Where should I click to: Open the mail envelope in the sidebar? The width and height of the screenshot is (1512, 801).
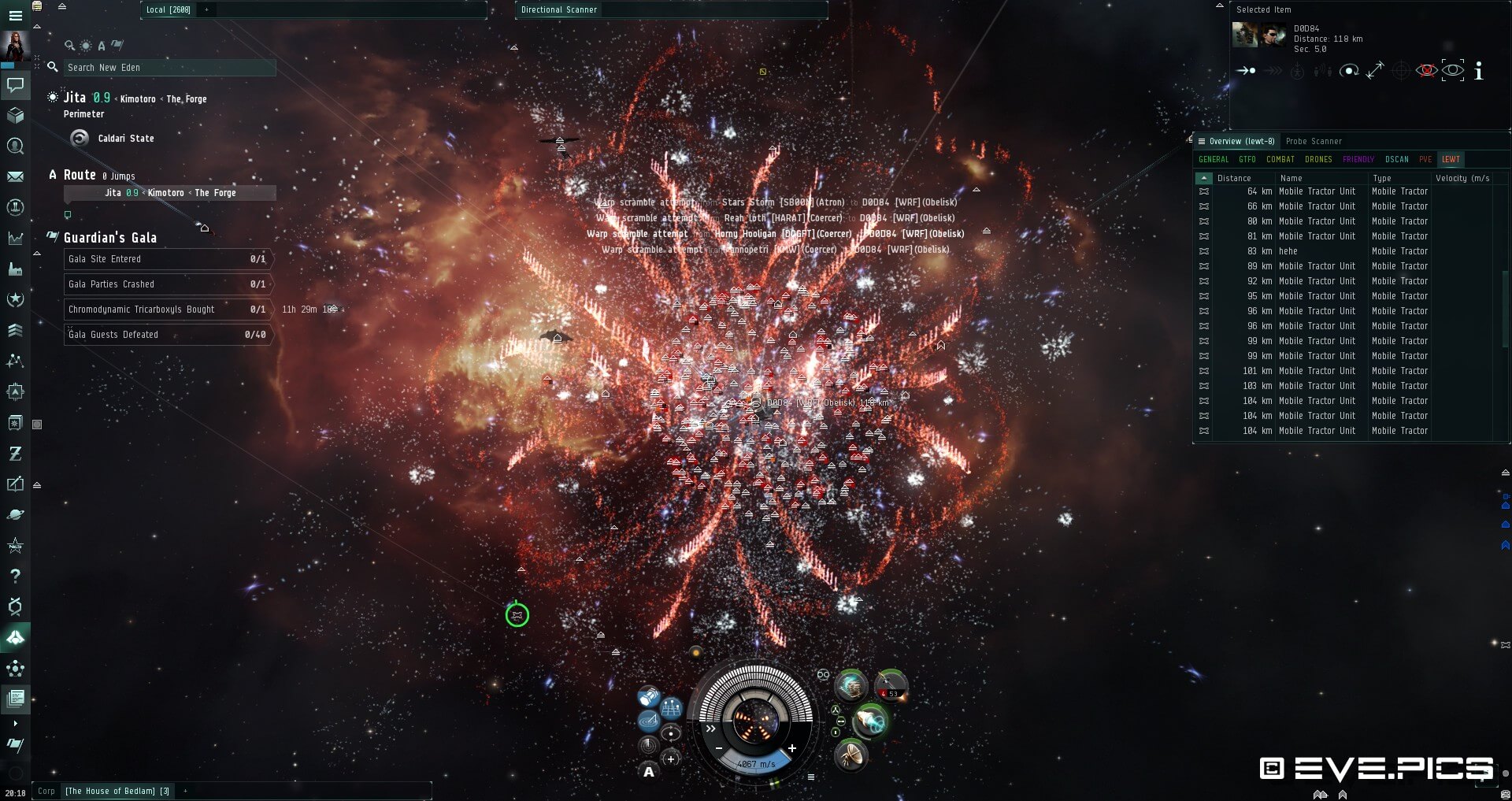(15, 177)
